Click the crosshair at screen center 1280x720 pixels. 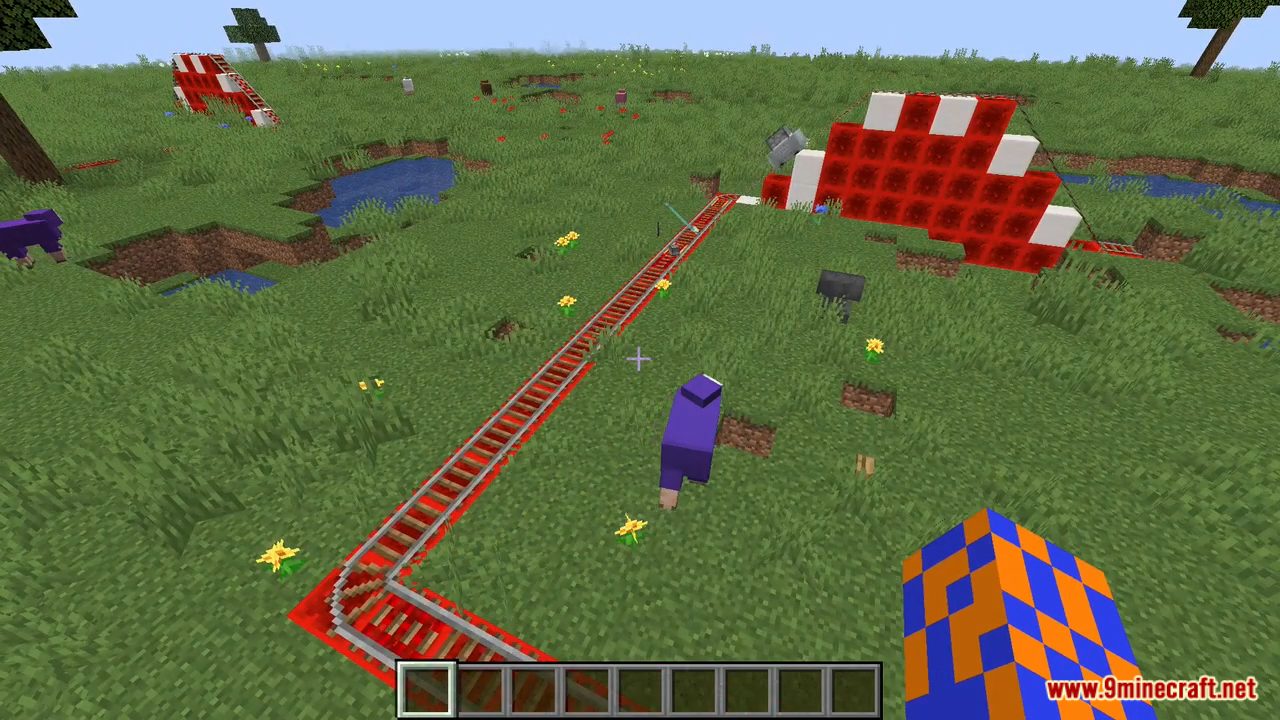coord(640,360)
